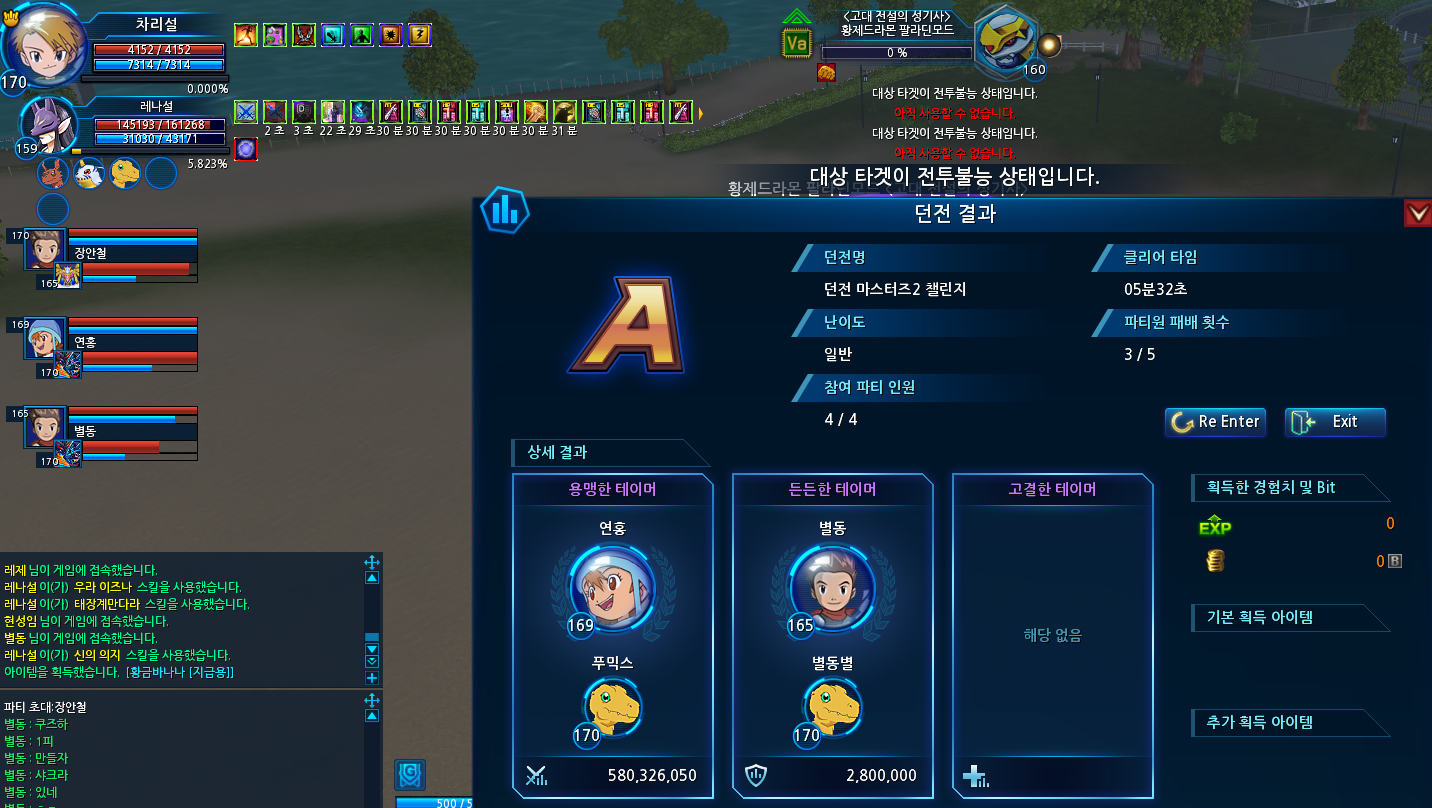Image resolution: width=1432 pixels, height=808 pixels.
Task: Switch to the Gabumon partner slot
Action: tap(89, 173)
